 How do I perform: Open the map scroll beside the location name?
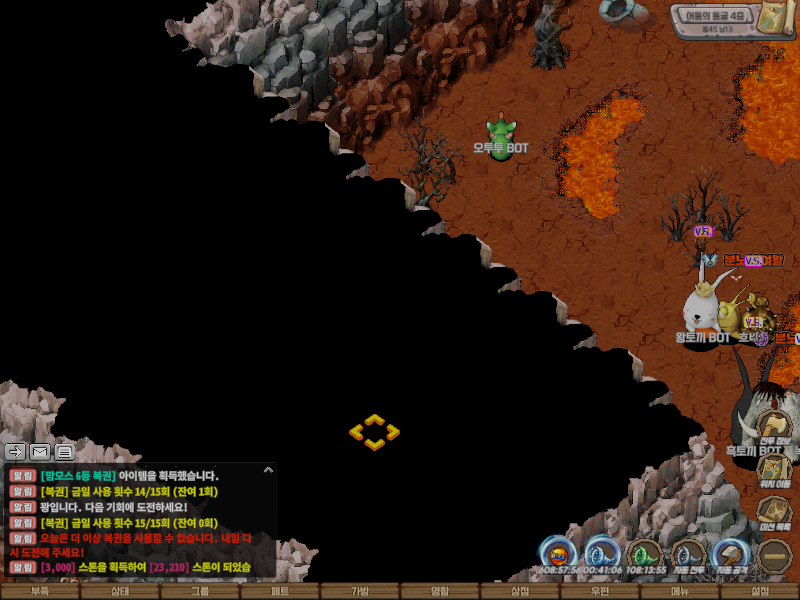coord(772,18)
